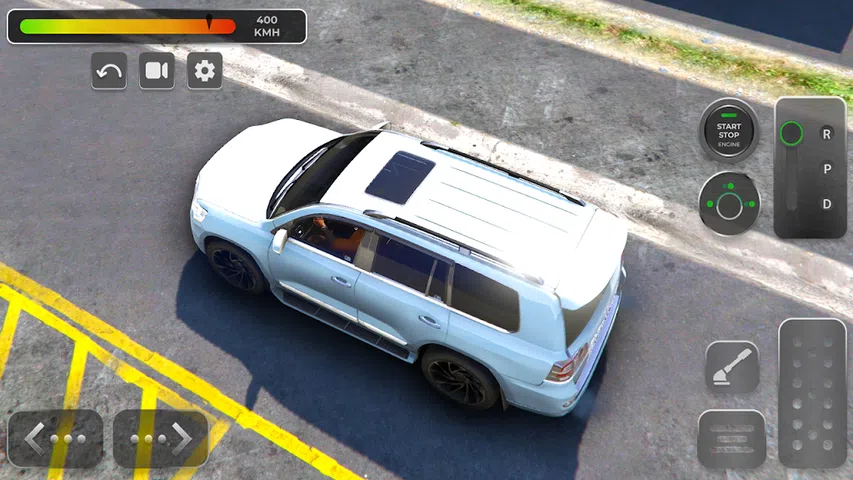The width and height of the screenshot is (853, 480).
Task: Steer left with the left arrow
Action: coord(56,438)
